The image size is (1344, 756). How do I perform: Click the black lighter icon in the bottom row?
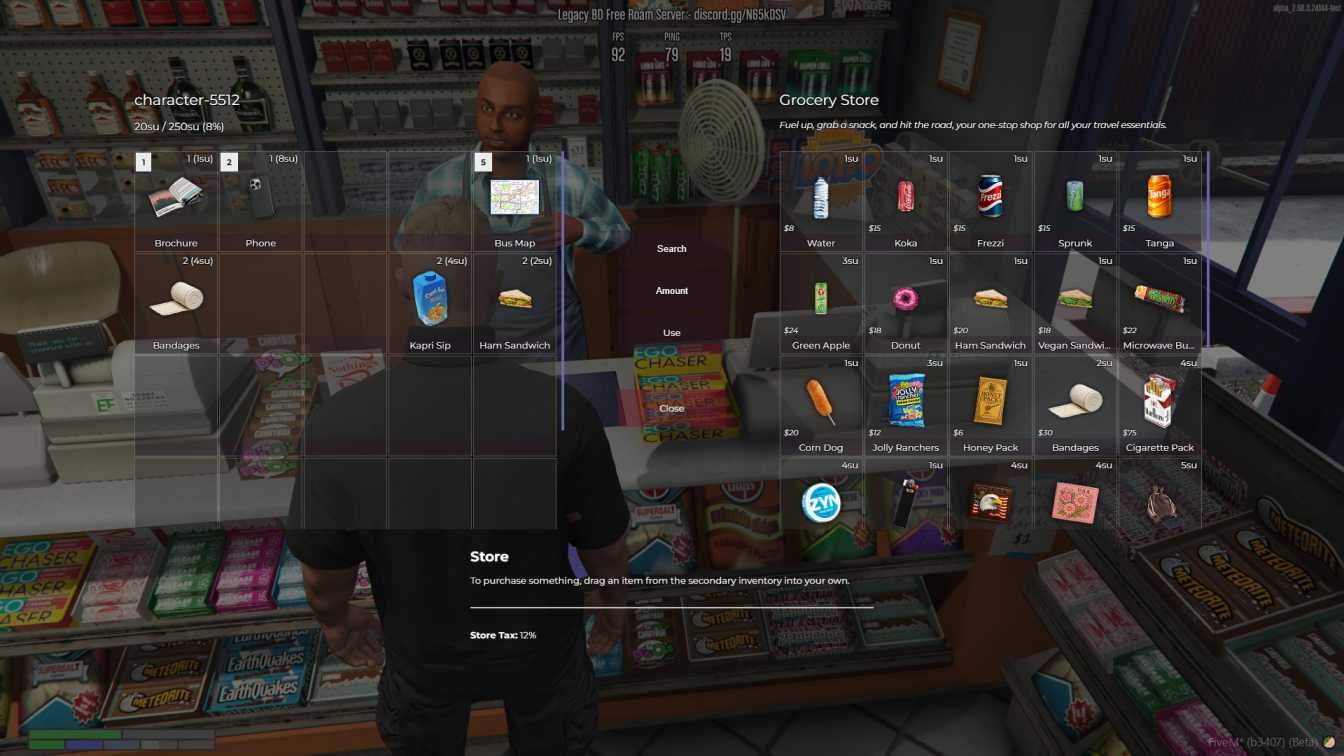tap(905, 502)
